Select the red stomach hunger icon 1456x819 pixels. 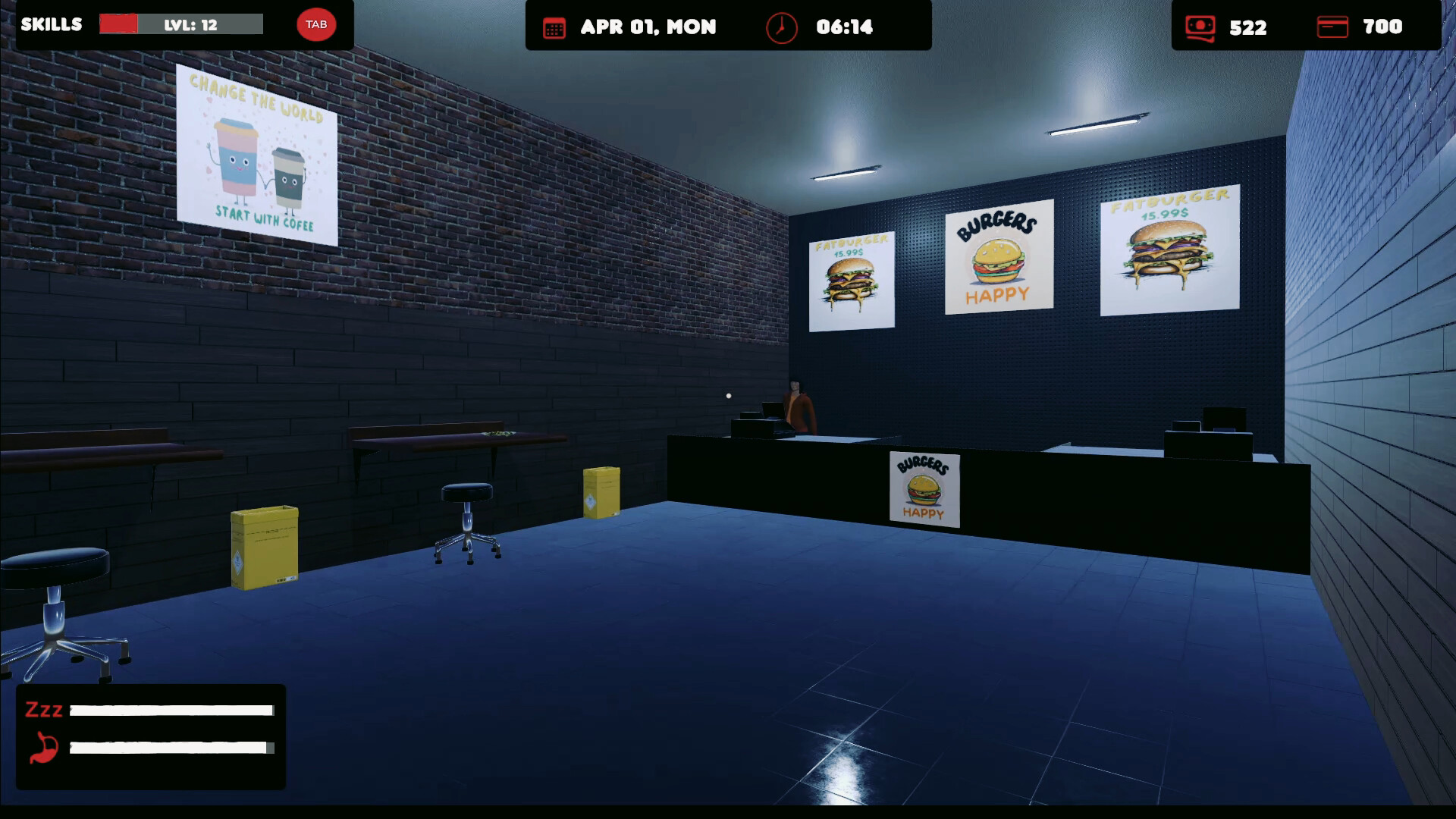tap(43, 748)
